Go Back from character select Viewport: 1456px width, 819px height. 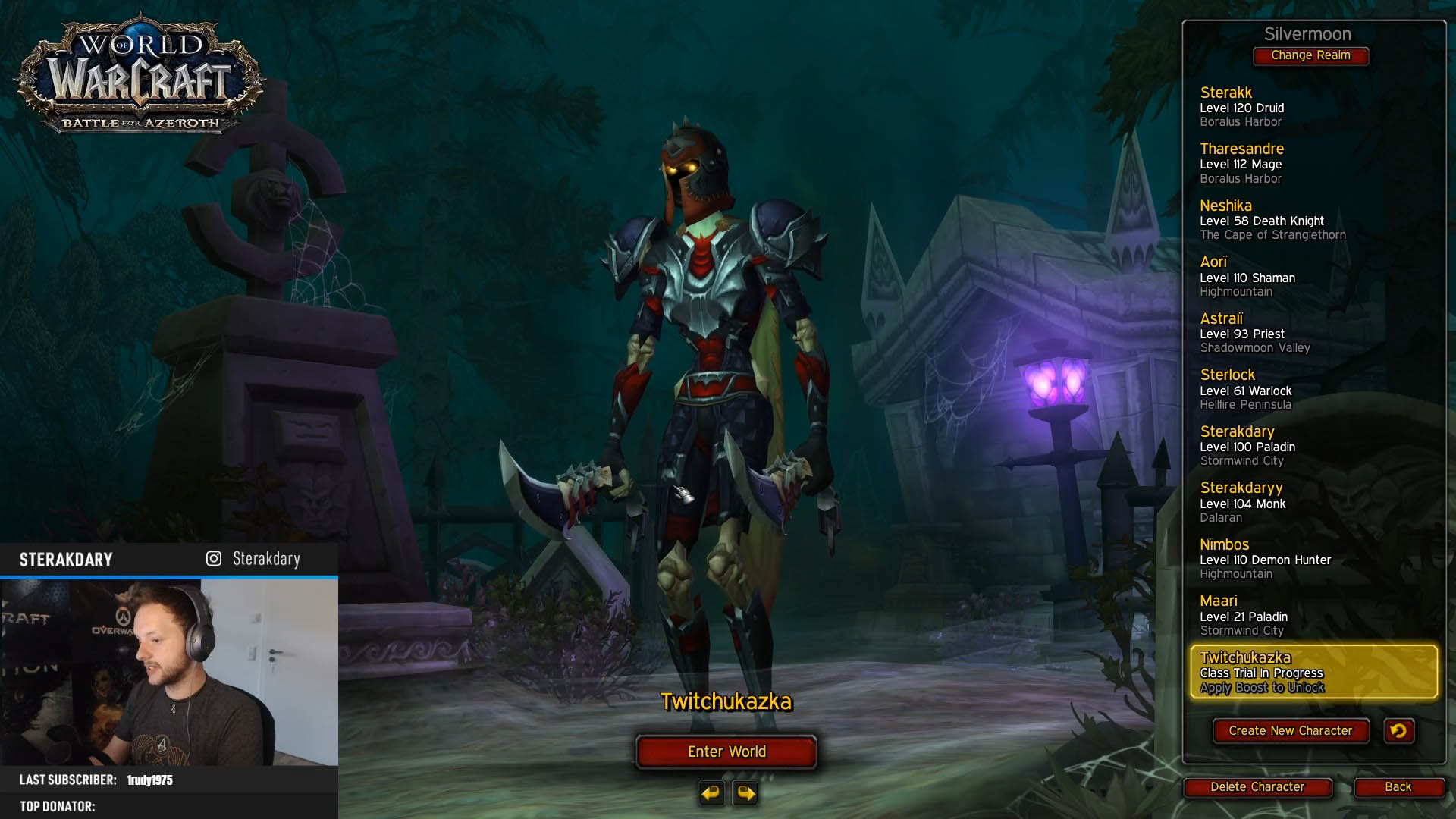click(1398, 787)
